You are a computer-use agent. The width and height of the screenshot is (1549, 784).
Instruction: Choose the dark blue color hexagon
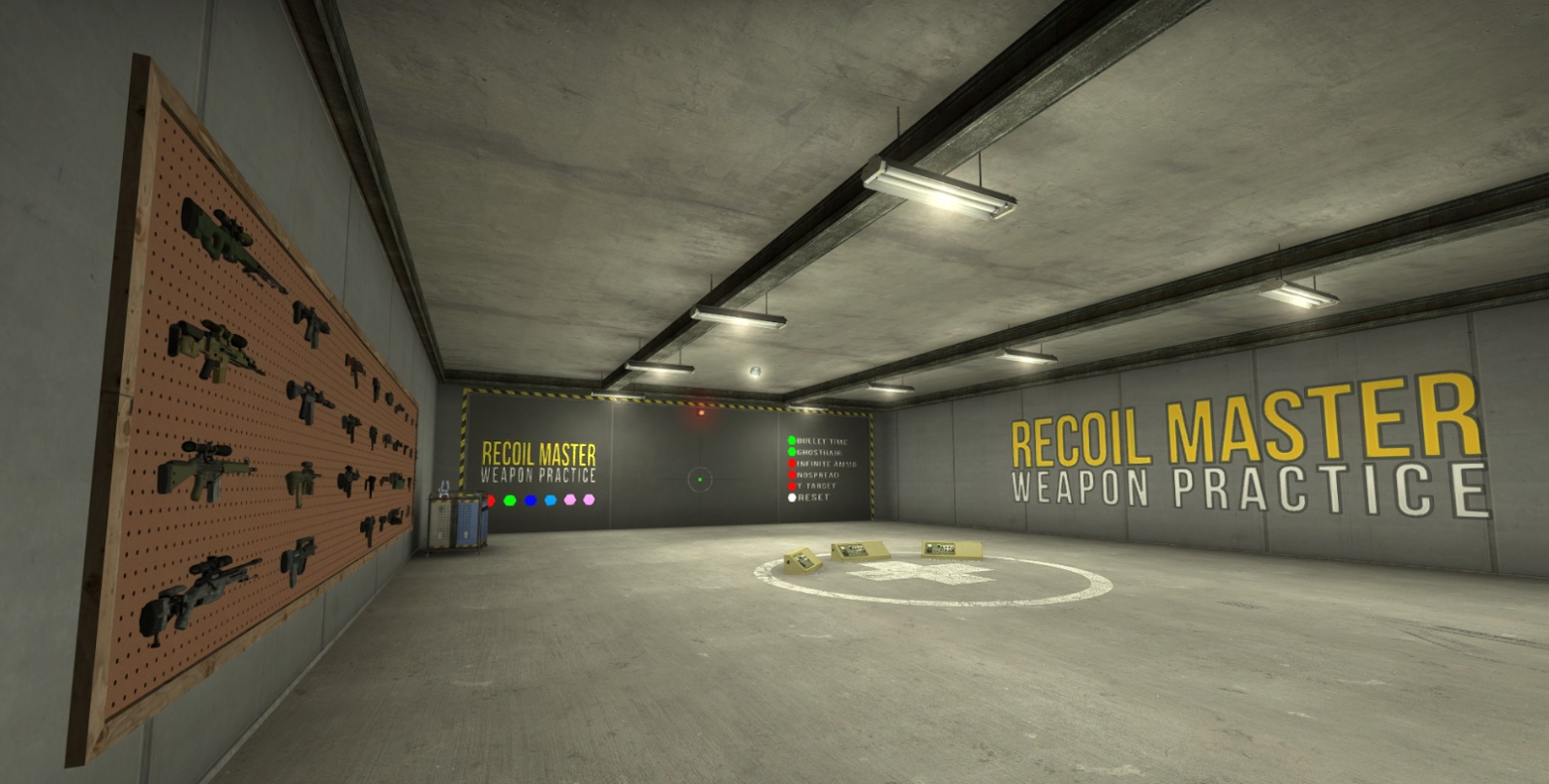(531, 500)
